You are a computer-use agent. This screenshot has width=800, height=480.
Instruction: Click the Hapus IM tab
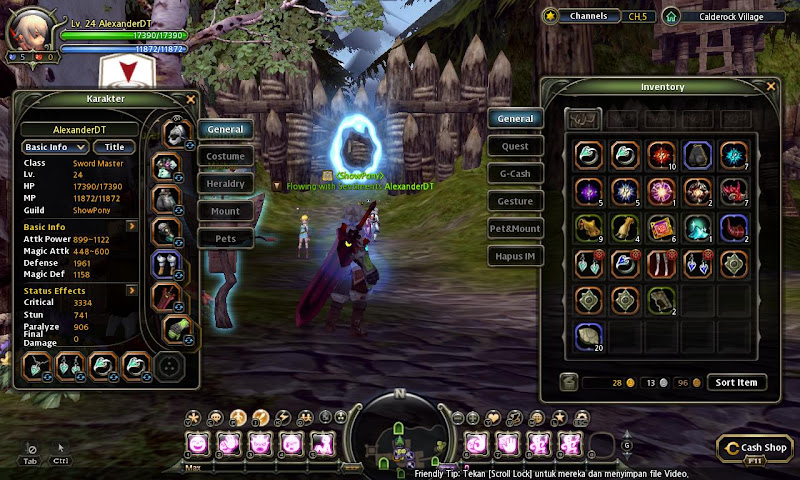tap(515, 256)
